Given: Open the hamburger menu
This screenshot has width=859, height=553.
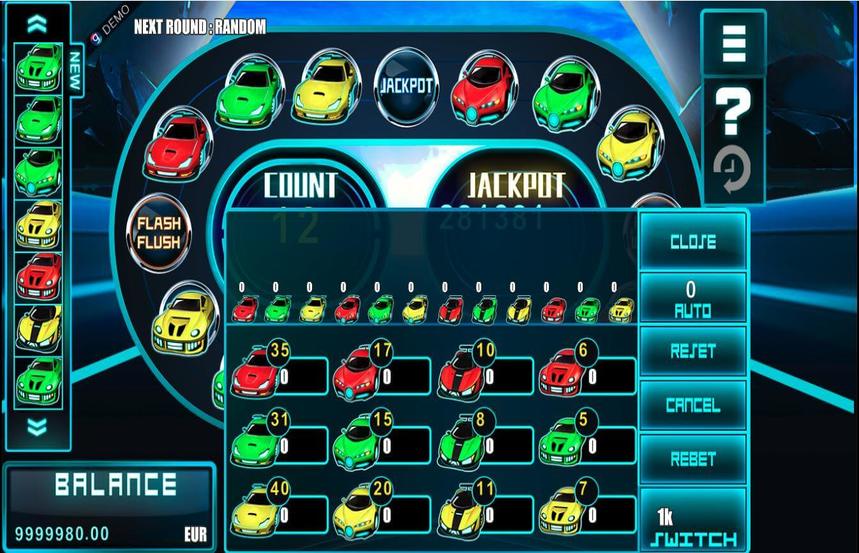Looking at the screenshot, I should point(733,44).
